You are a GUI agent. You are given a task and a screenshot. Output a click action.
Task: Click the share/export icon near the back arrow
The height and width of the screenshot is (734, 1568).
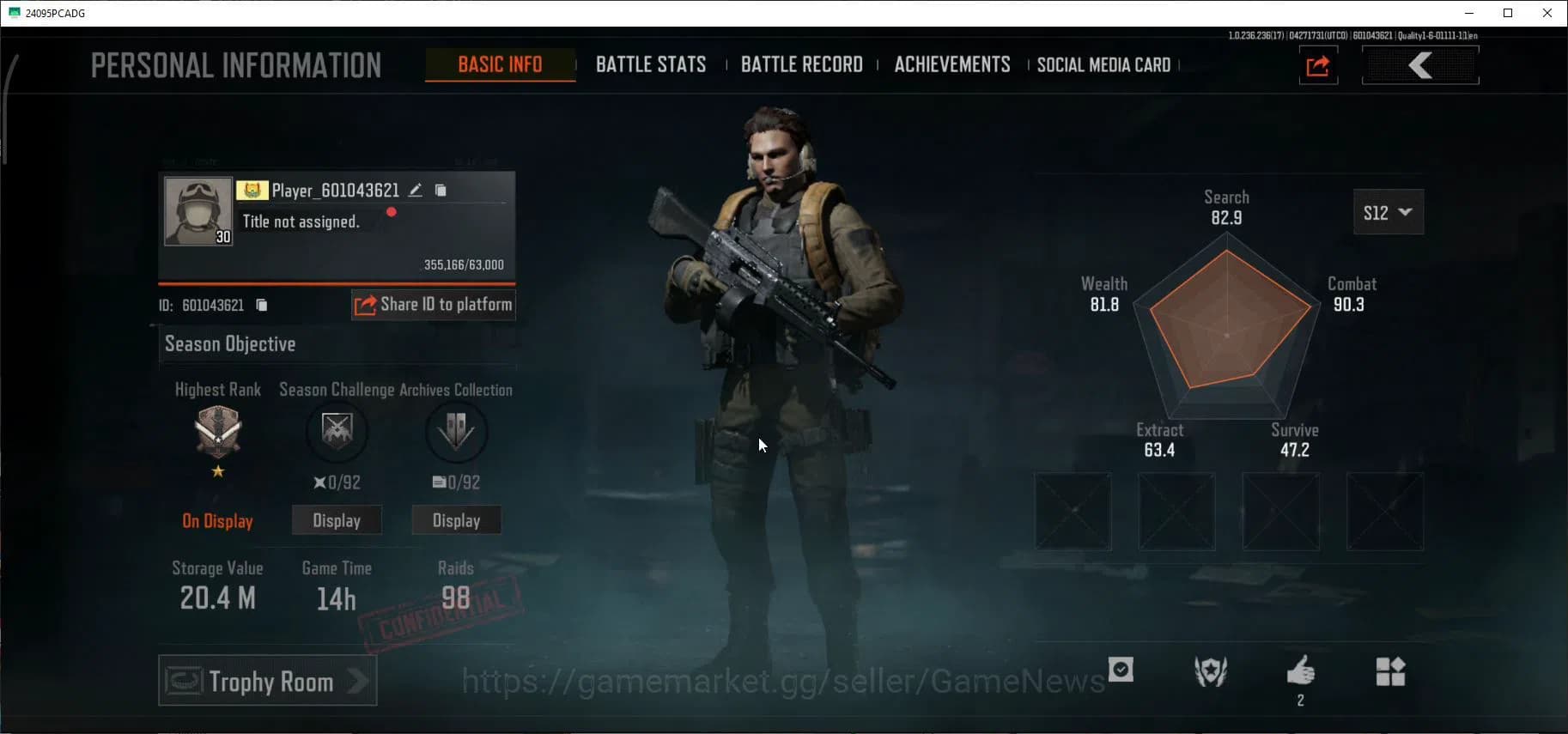coord(1318,65)
